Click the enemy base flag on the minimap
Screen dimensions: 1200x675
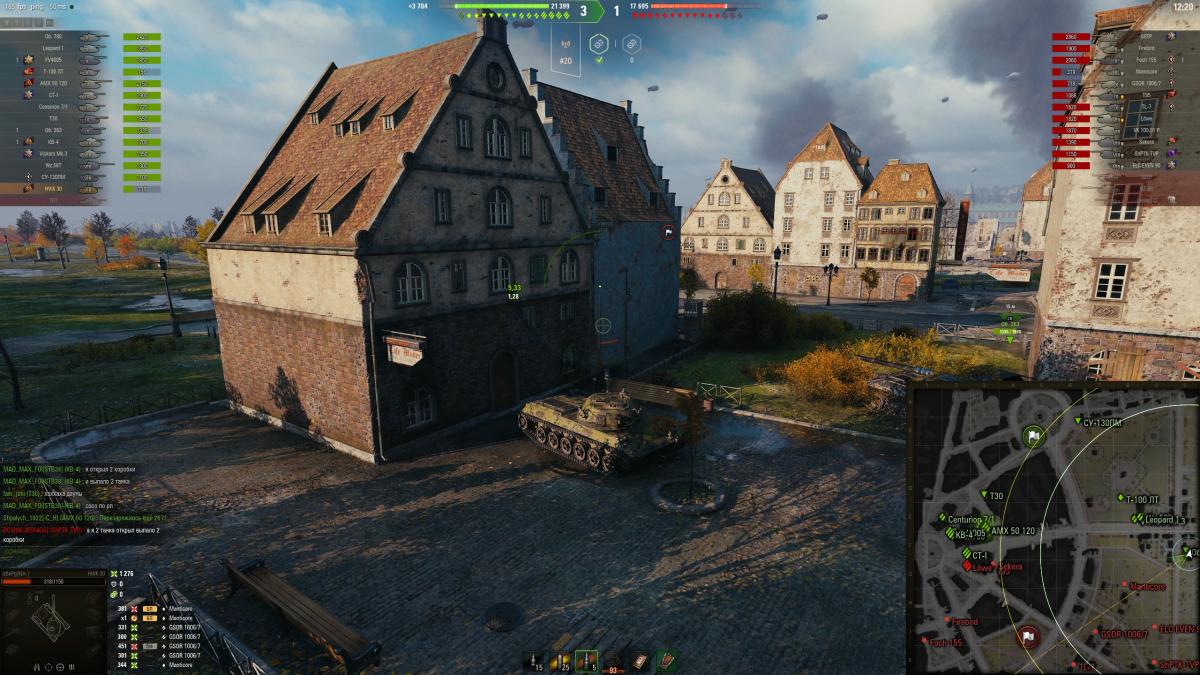coord(1028,636)
